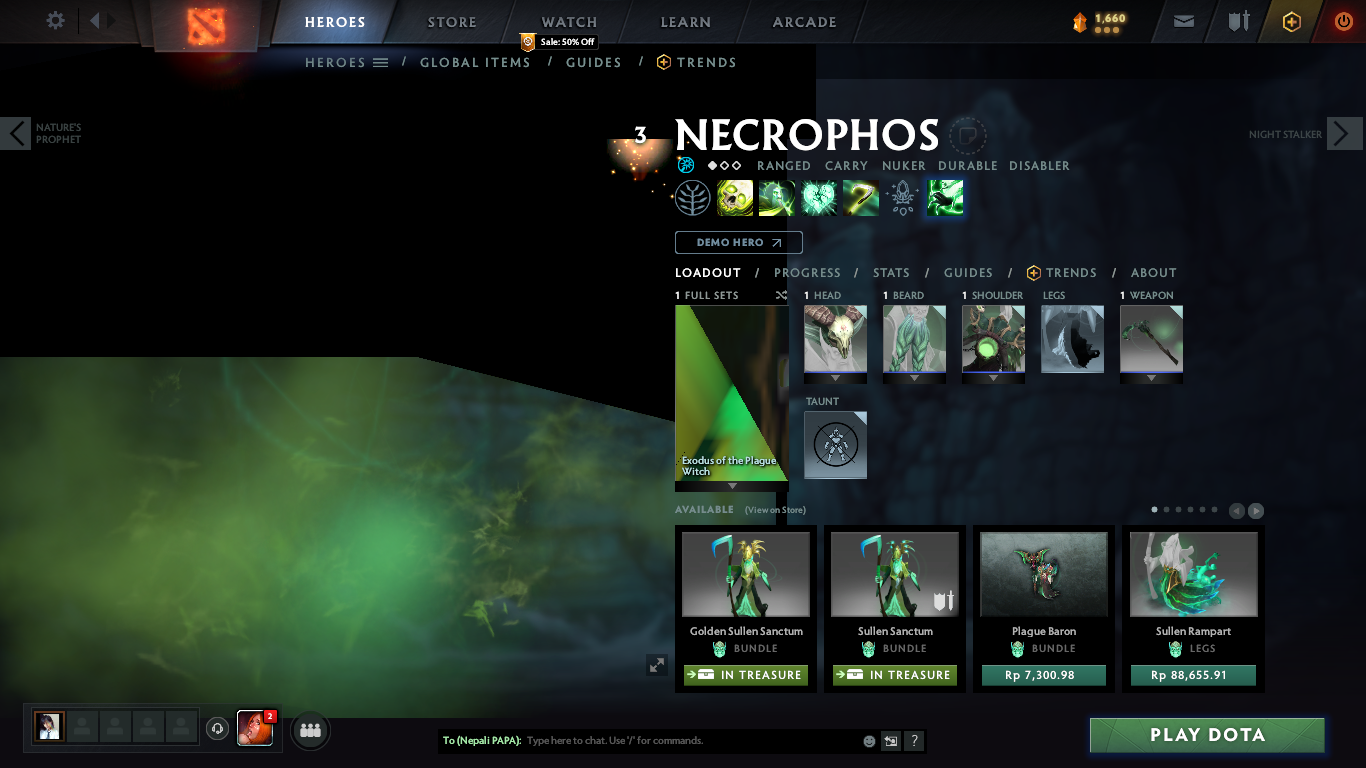The image size is (1366, 768).
Task: Open the heroes list hamburger menu
Action: (380, 62)
